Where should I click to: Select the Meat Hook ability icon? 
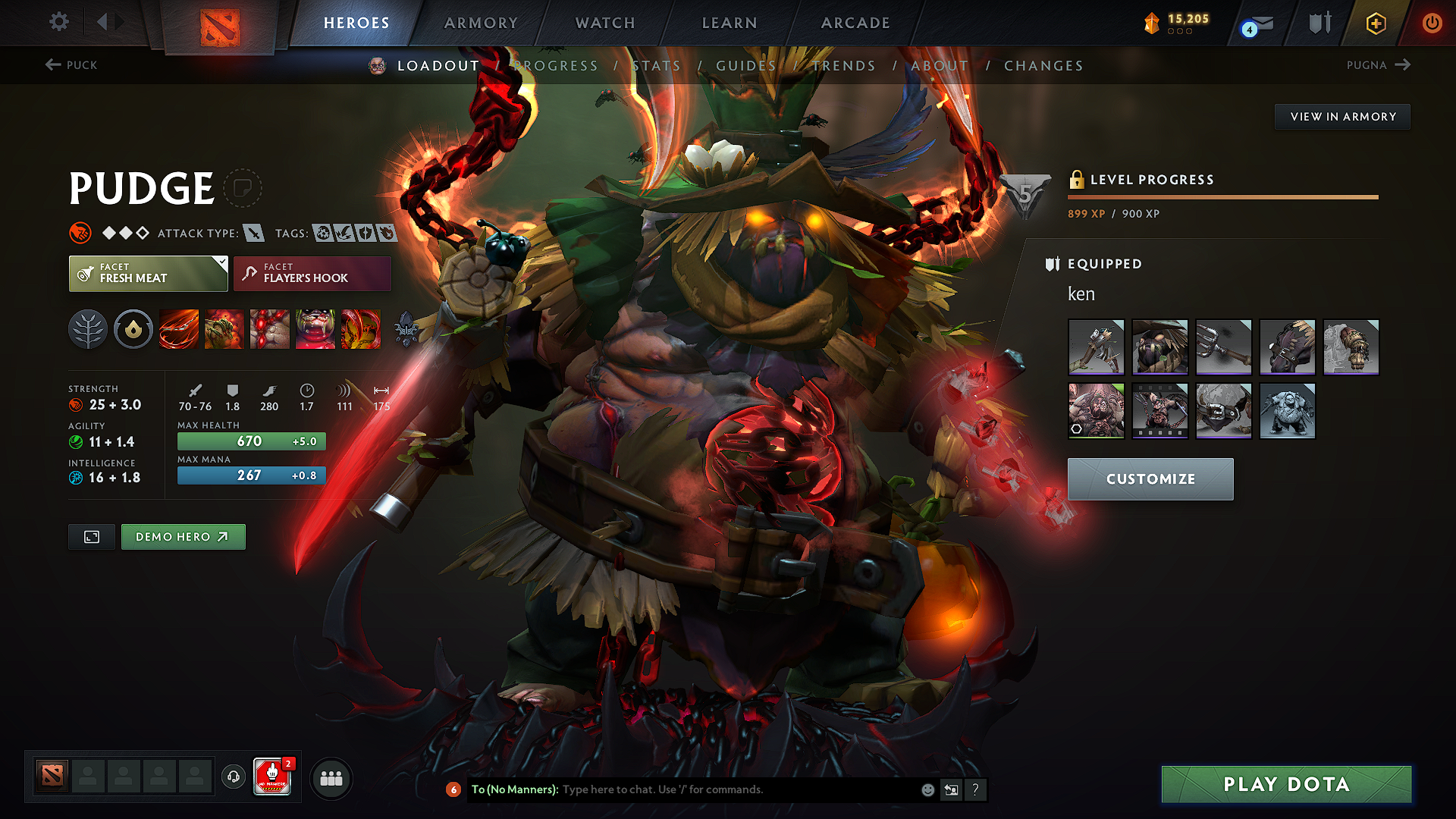click(178, 328)
